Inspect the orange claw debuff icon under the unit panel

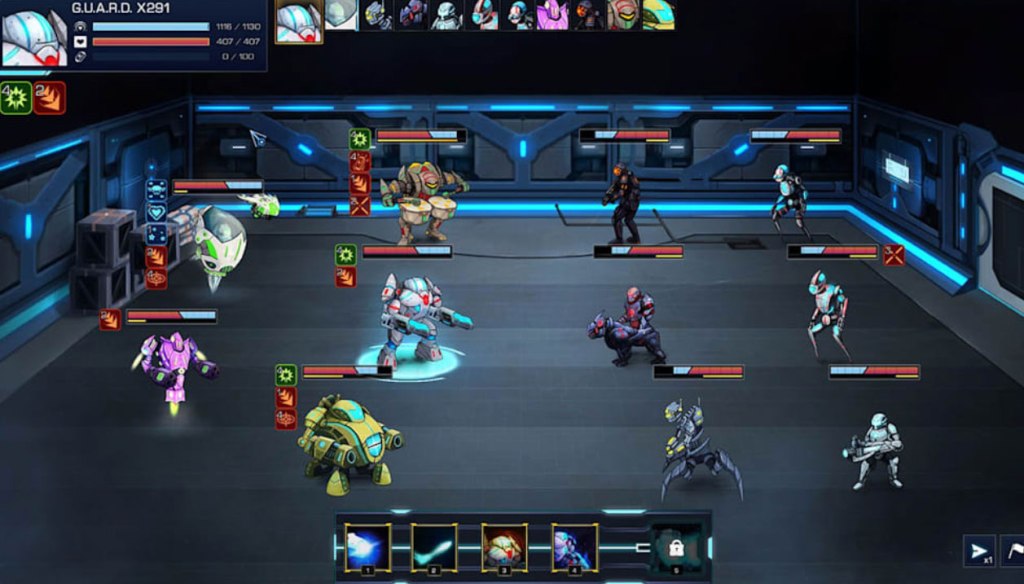click(x=49, y=98)
